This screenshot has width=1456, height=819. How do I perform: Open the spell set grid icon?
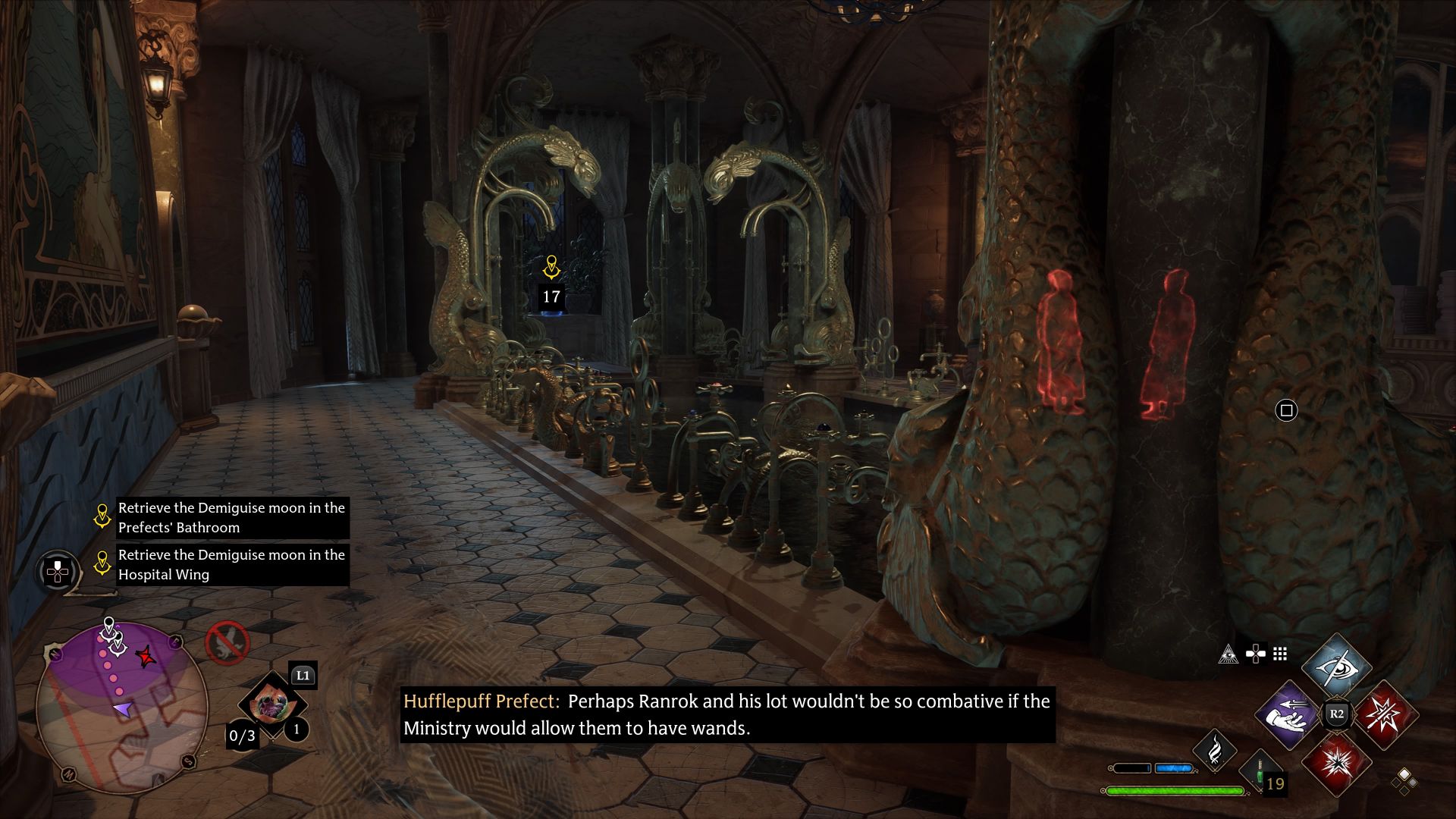[1280, 652]
